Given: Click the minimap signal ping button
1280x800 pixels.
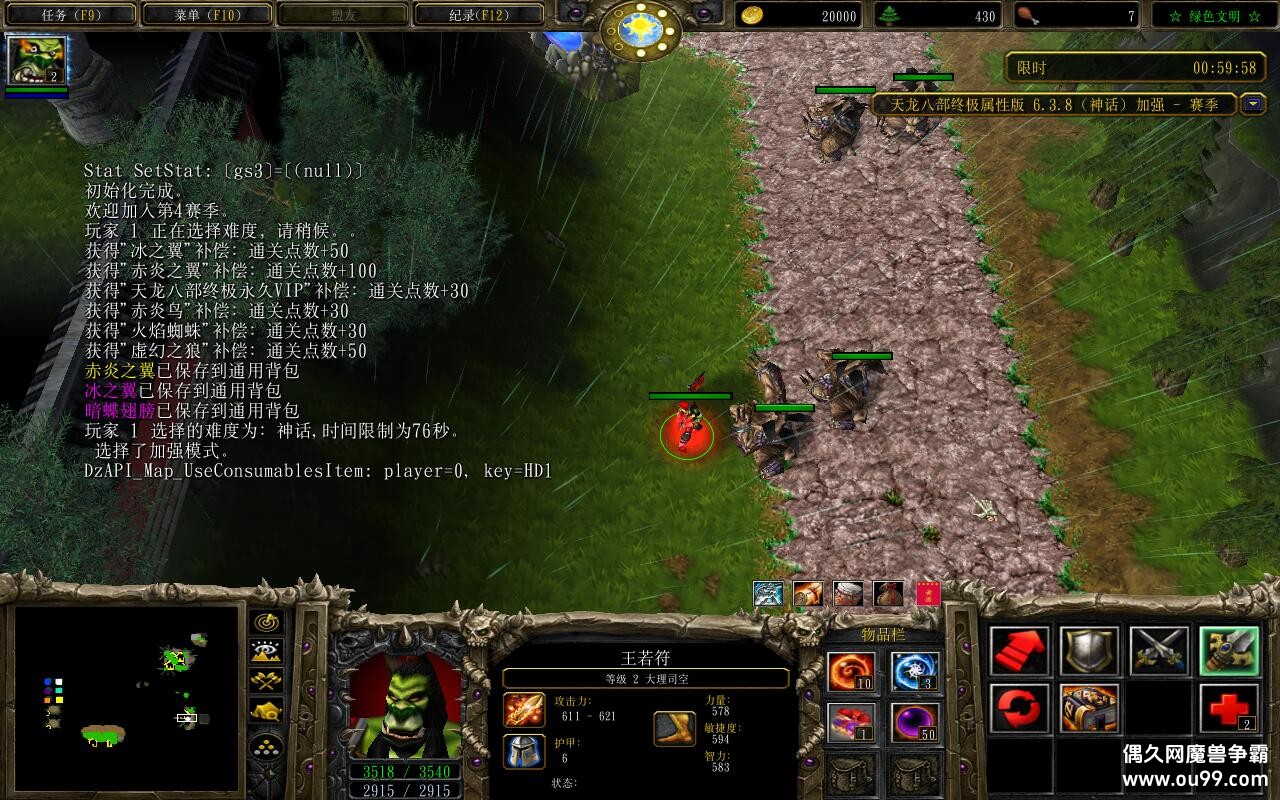Looking at the screenshot, I should [265, 622].
